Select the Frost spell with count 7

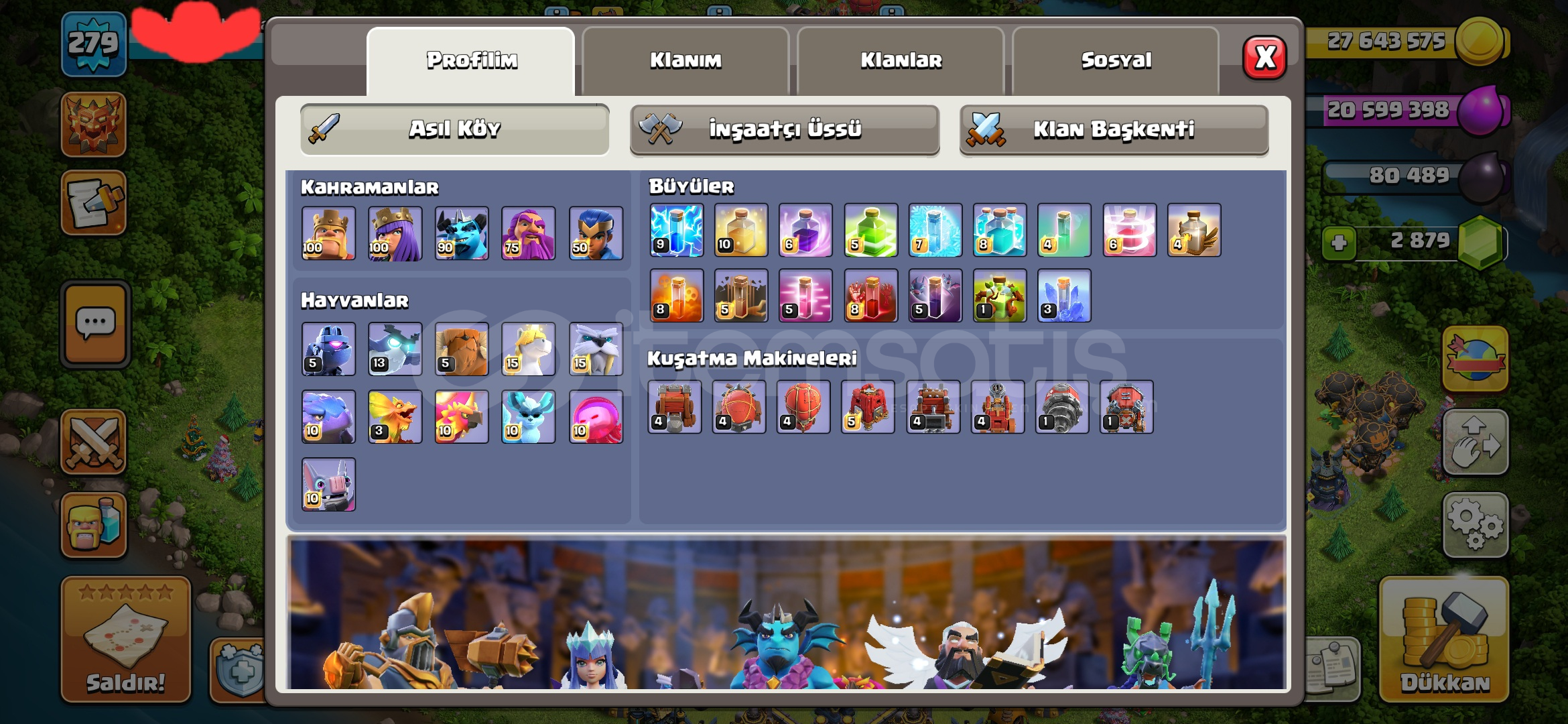pyautogui.click(x=935, y=231)
